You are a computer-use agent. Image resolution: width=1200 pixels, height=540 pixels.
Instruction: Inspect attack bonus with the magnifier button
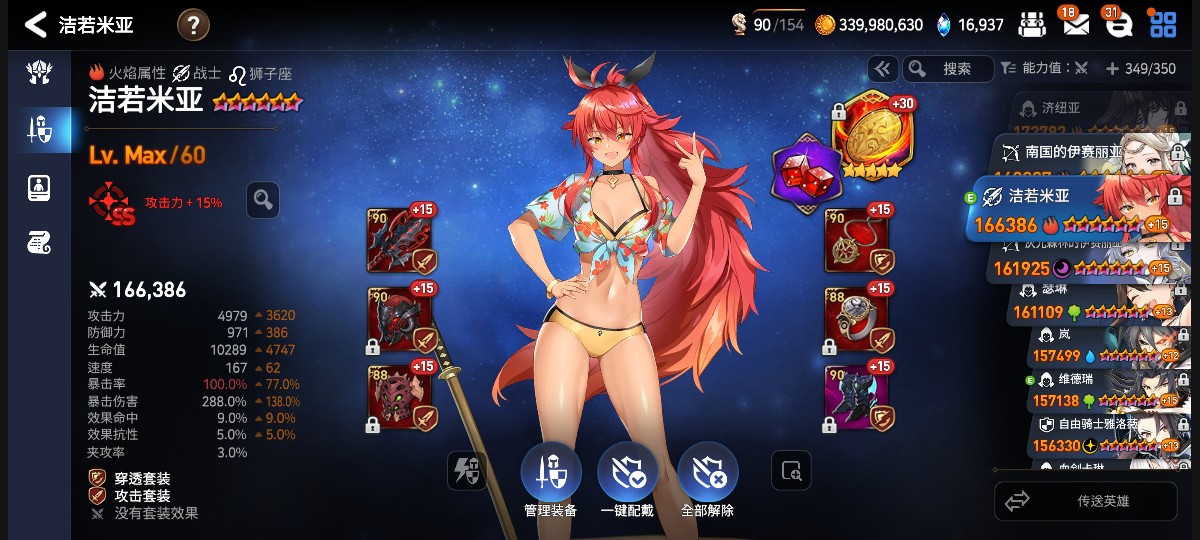263,200
